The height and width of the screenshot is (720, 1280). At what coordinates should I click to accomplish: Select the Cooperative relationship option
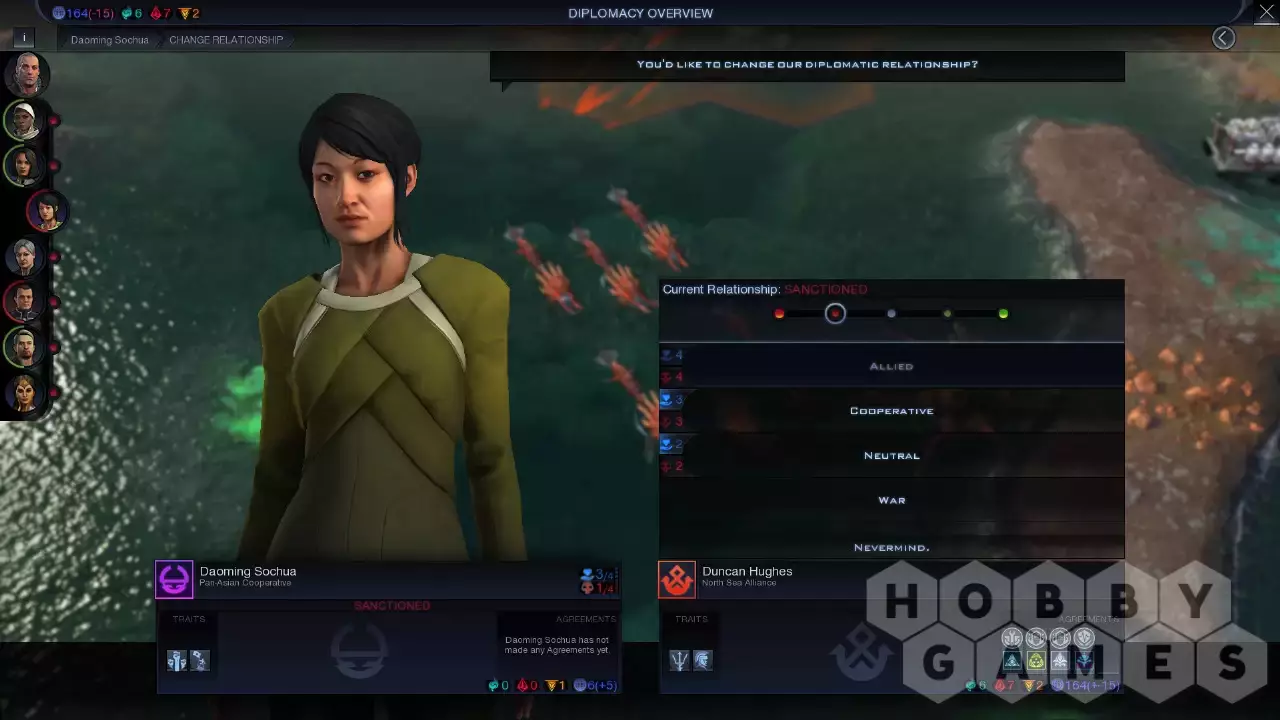[x=891, y=411]
